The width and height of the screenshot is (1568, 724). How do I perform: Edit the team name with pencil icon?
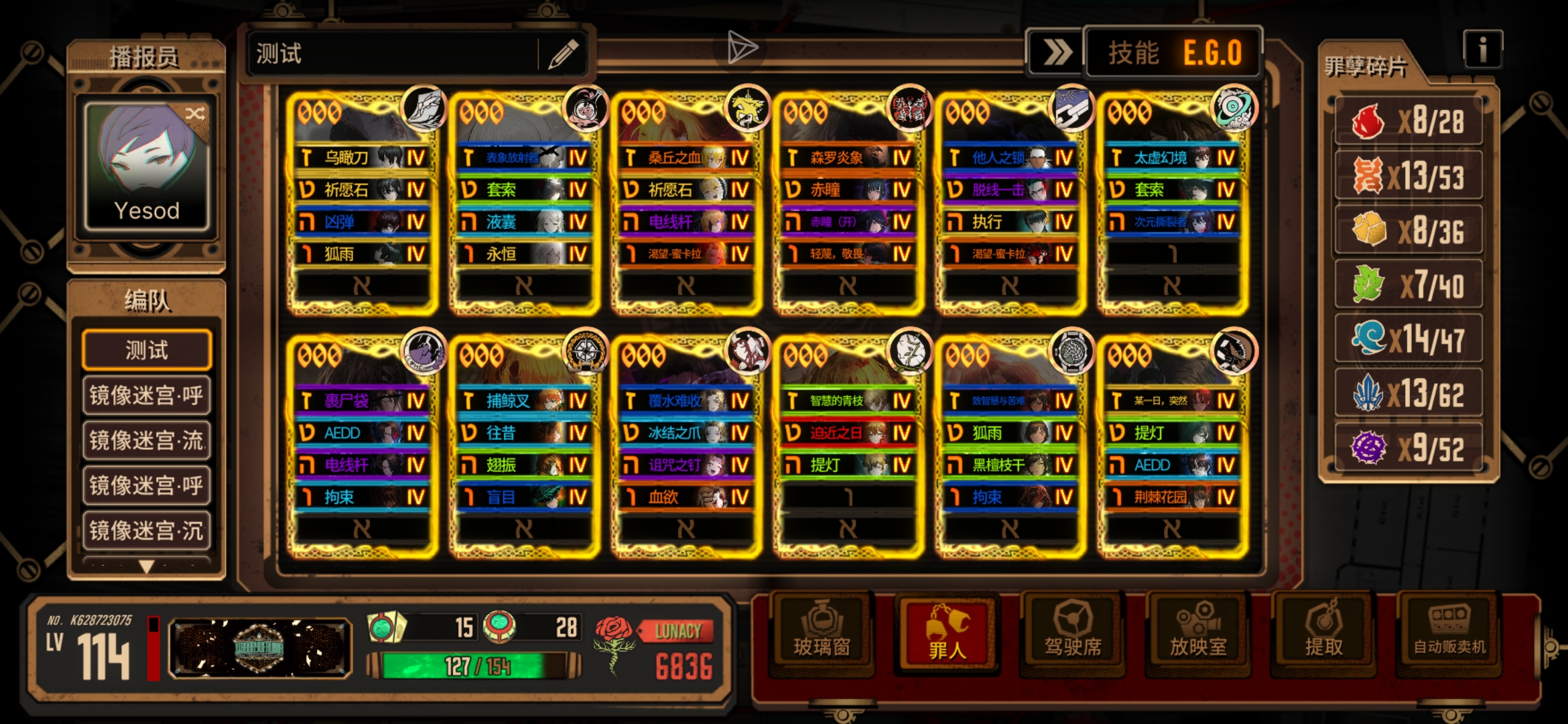click(563, 54)
